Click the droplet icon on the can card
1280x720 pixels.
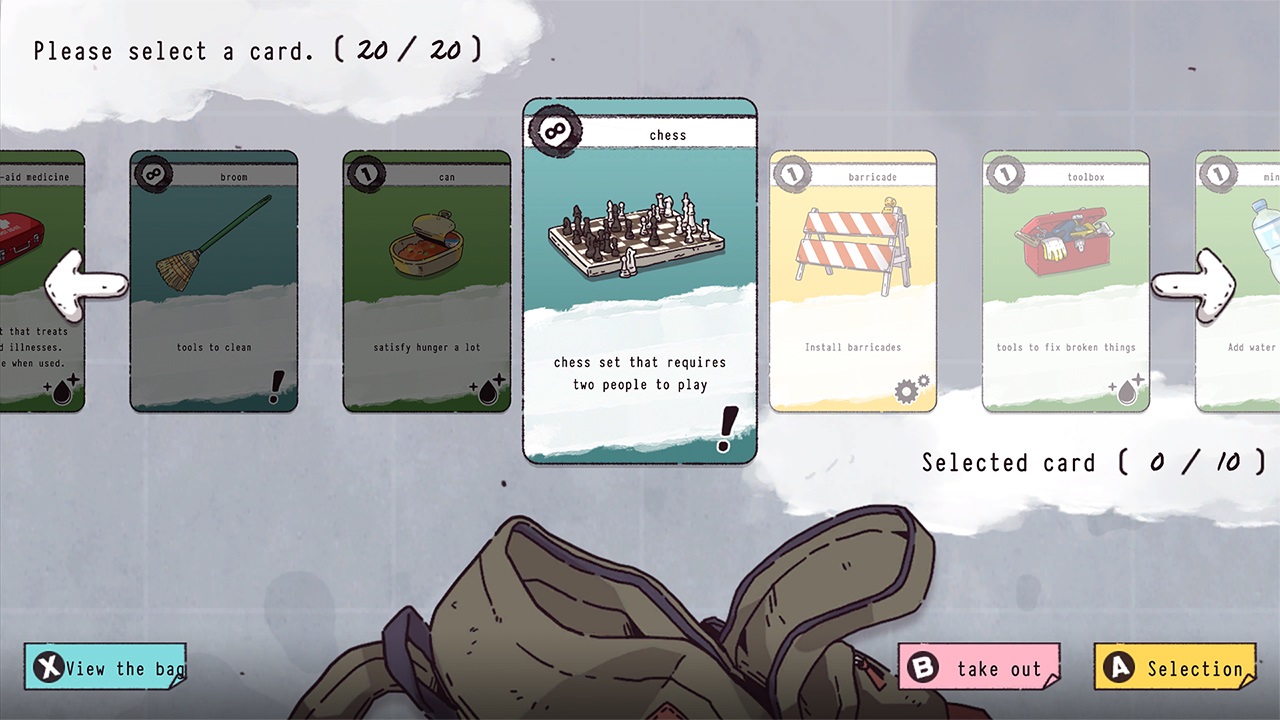(x=487, y=392)
